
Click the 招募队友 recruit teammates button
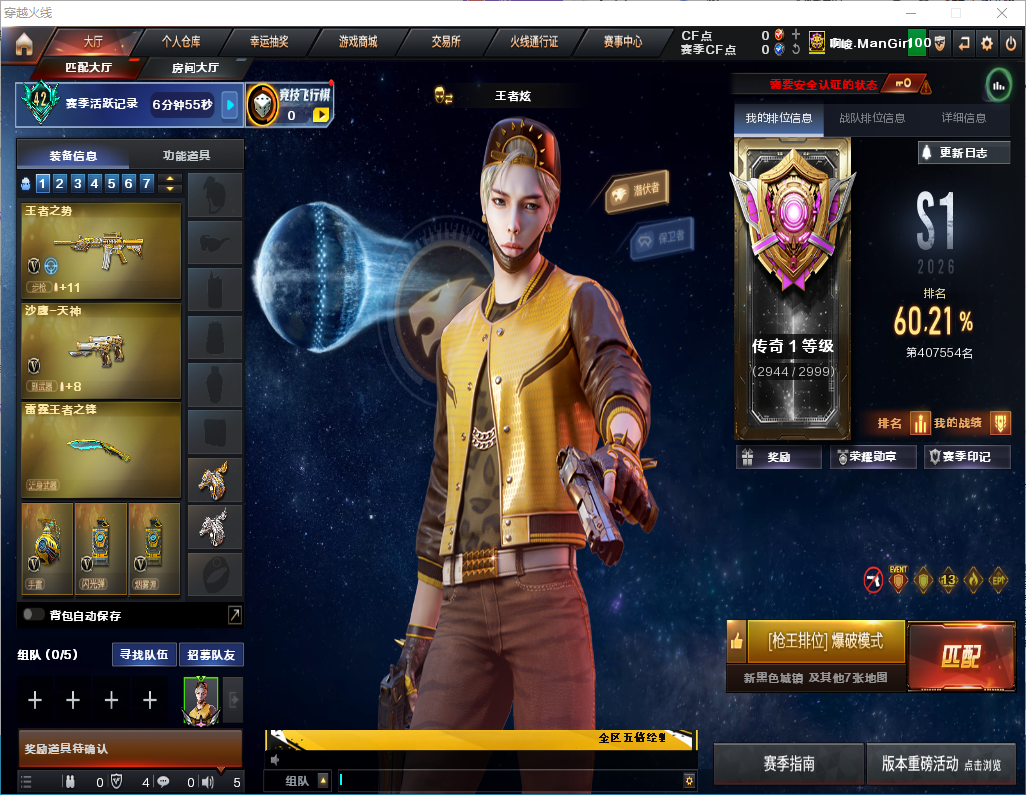pos(211,655)
